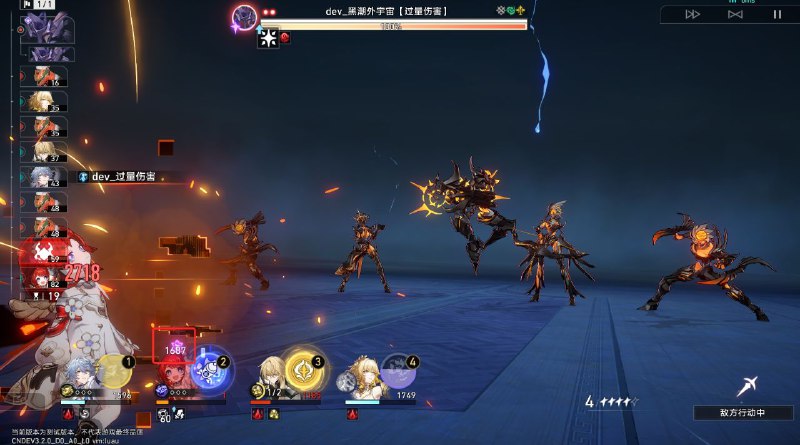
Task: Select the silver-haired character portrait in the party bar
Action: [x=80, y=375]
